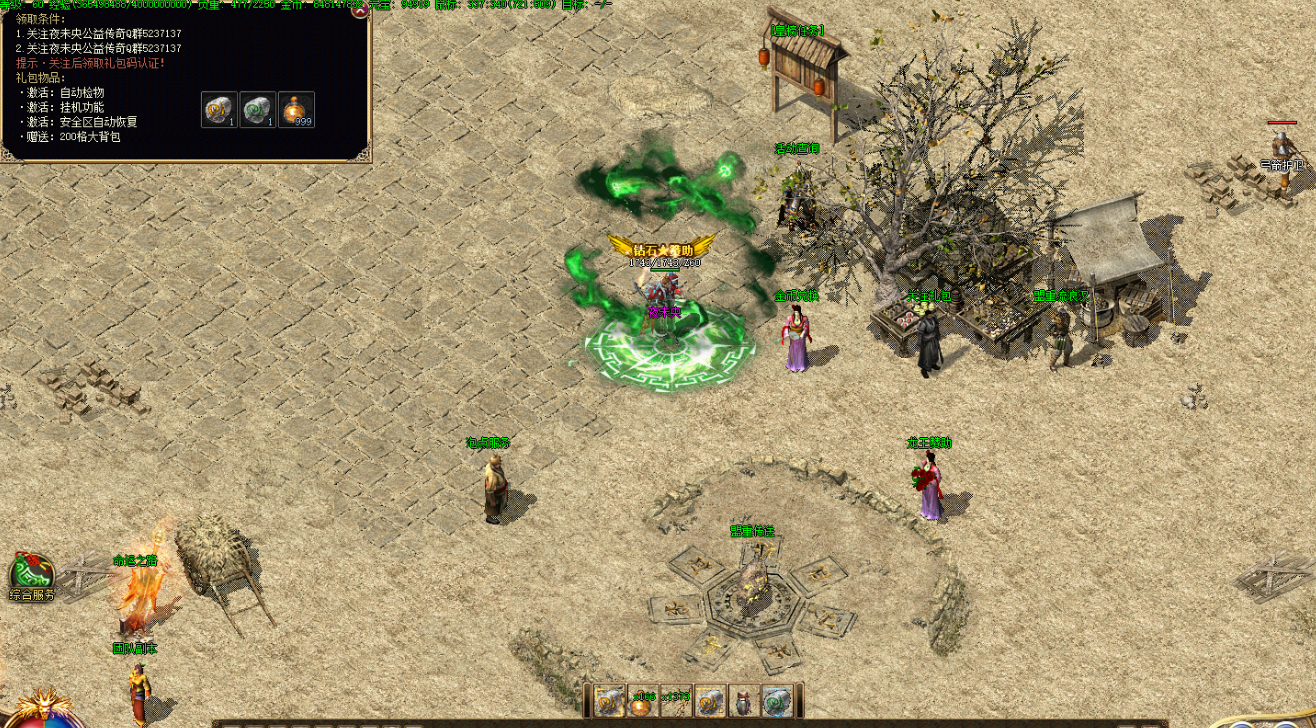The height and width of the screenshot is (728, 1316).
Task: Close the gift pack conditions panel
Action: point(360,11)
